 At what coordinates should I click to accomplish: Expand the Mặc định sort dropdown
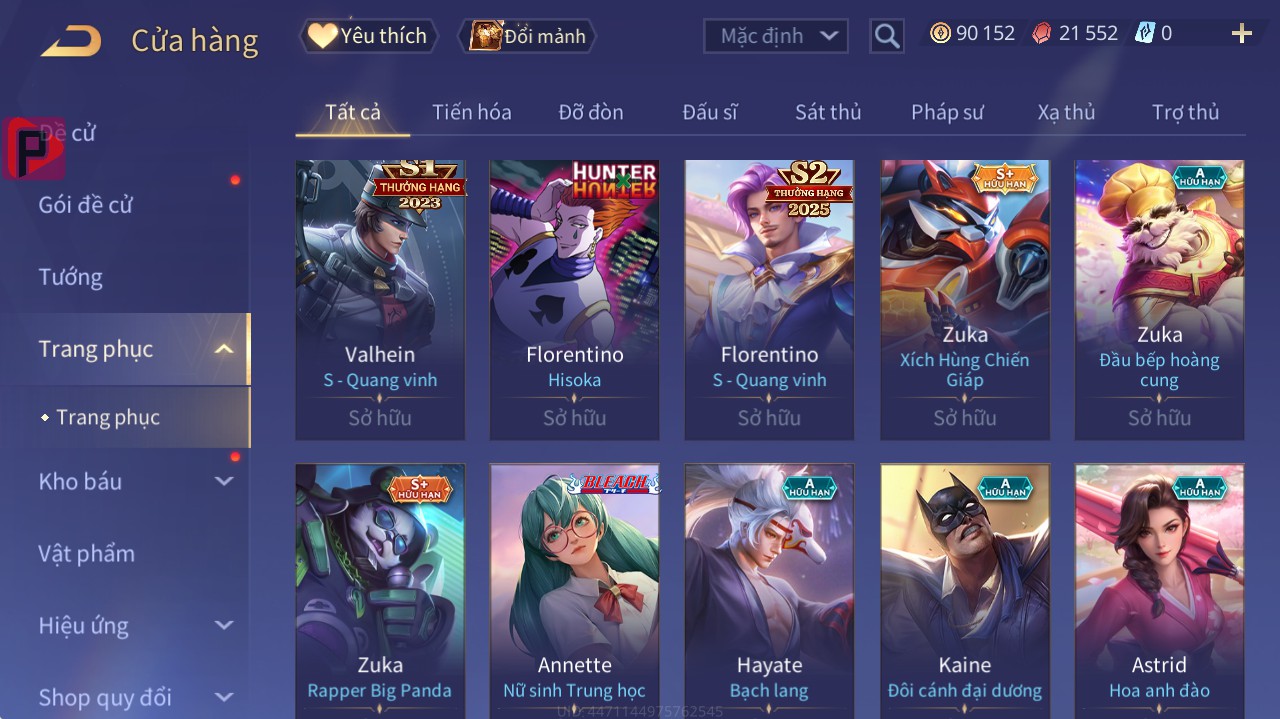(x=776, y=36)
